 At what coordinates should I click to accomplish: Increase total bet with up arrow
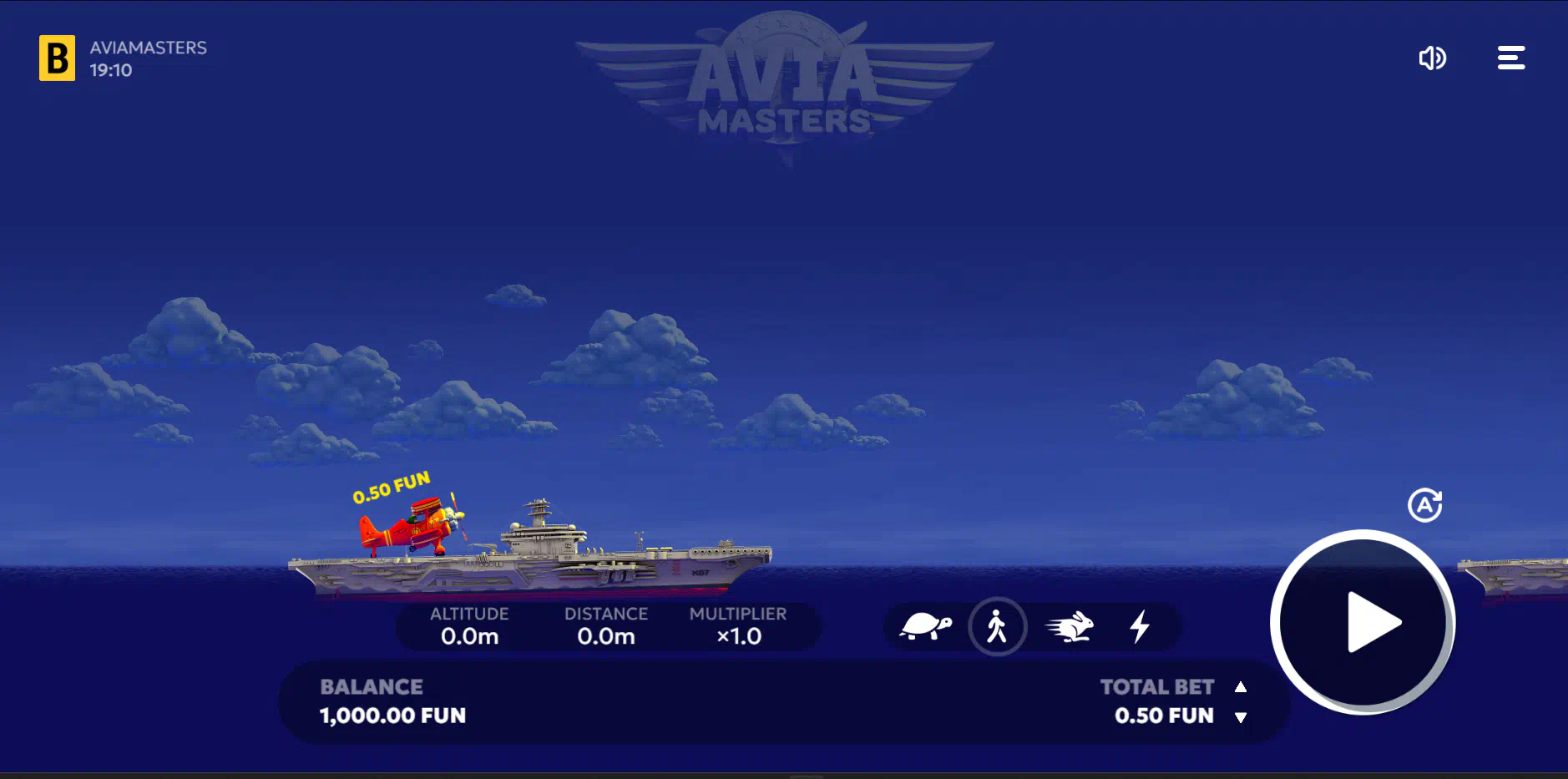click(1241, 687)
